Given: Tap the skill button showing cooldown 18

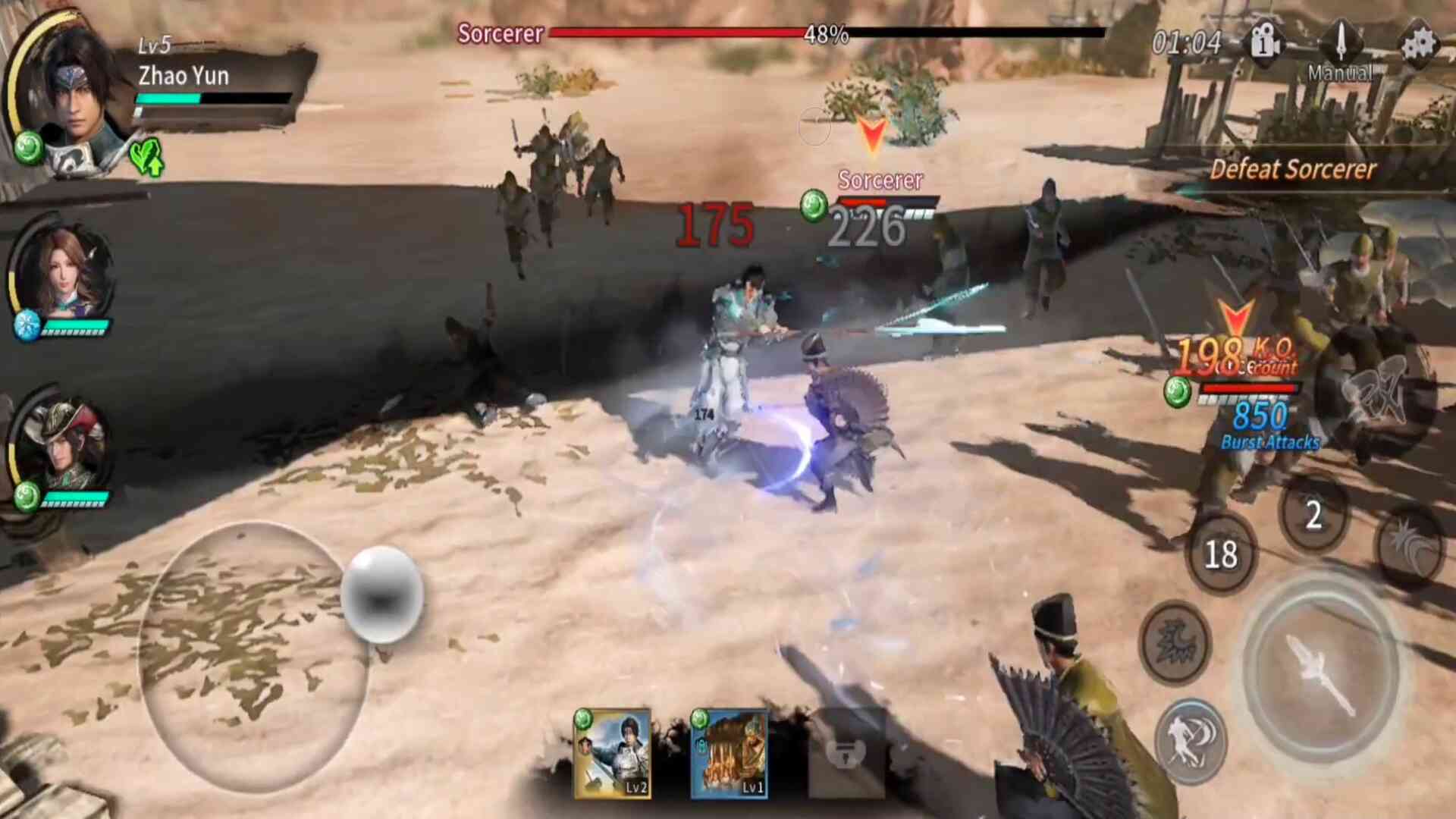Looking at the screenshot, I should [1221, 554].
